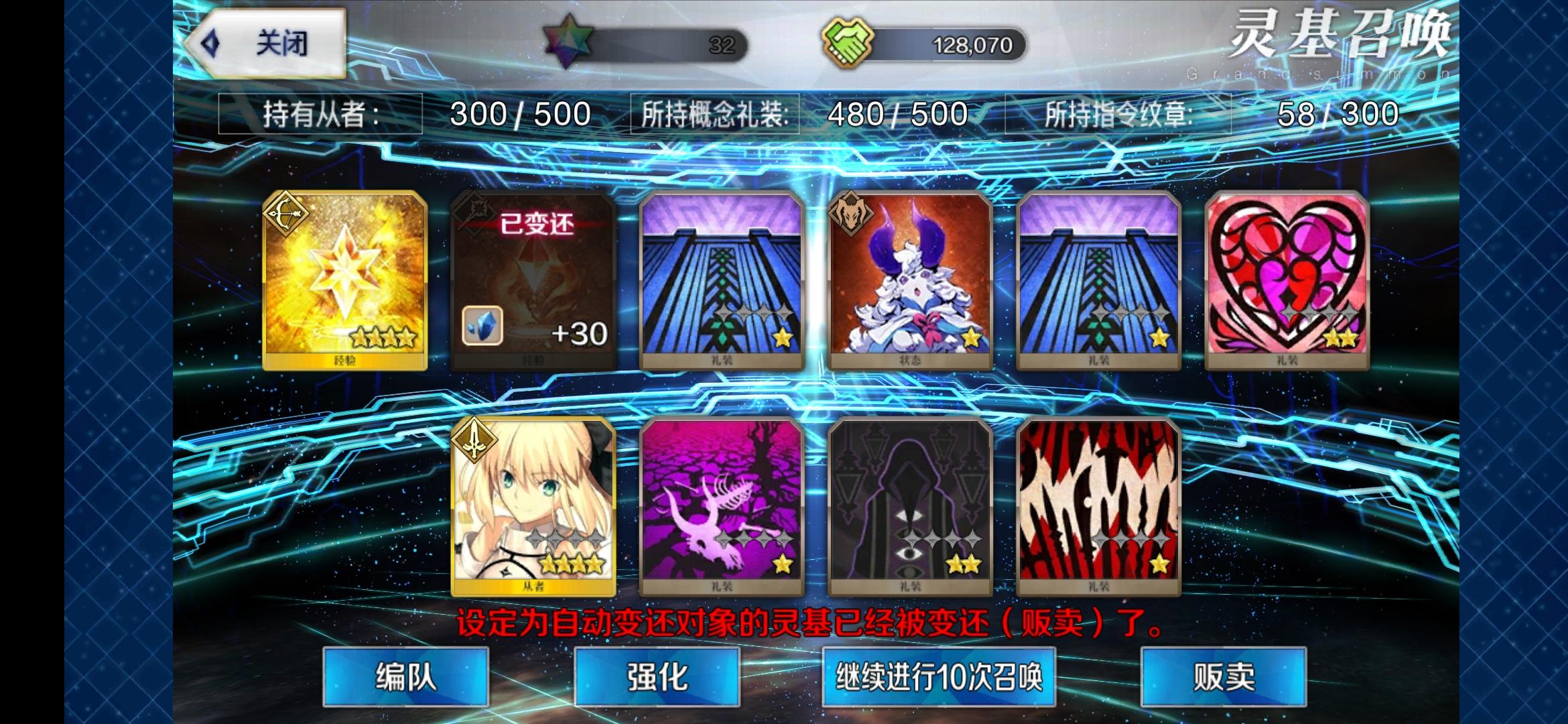This screenshot has height=724, width=1568.
Task: Open the 编队 party formation screen
Action: coord(405,679)
